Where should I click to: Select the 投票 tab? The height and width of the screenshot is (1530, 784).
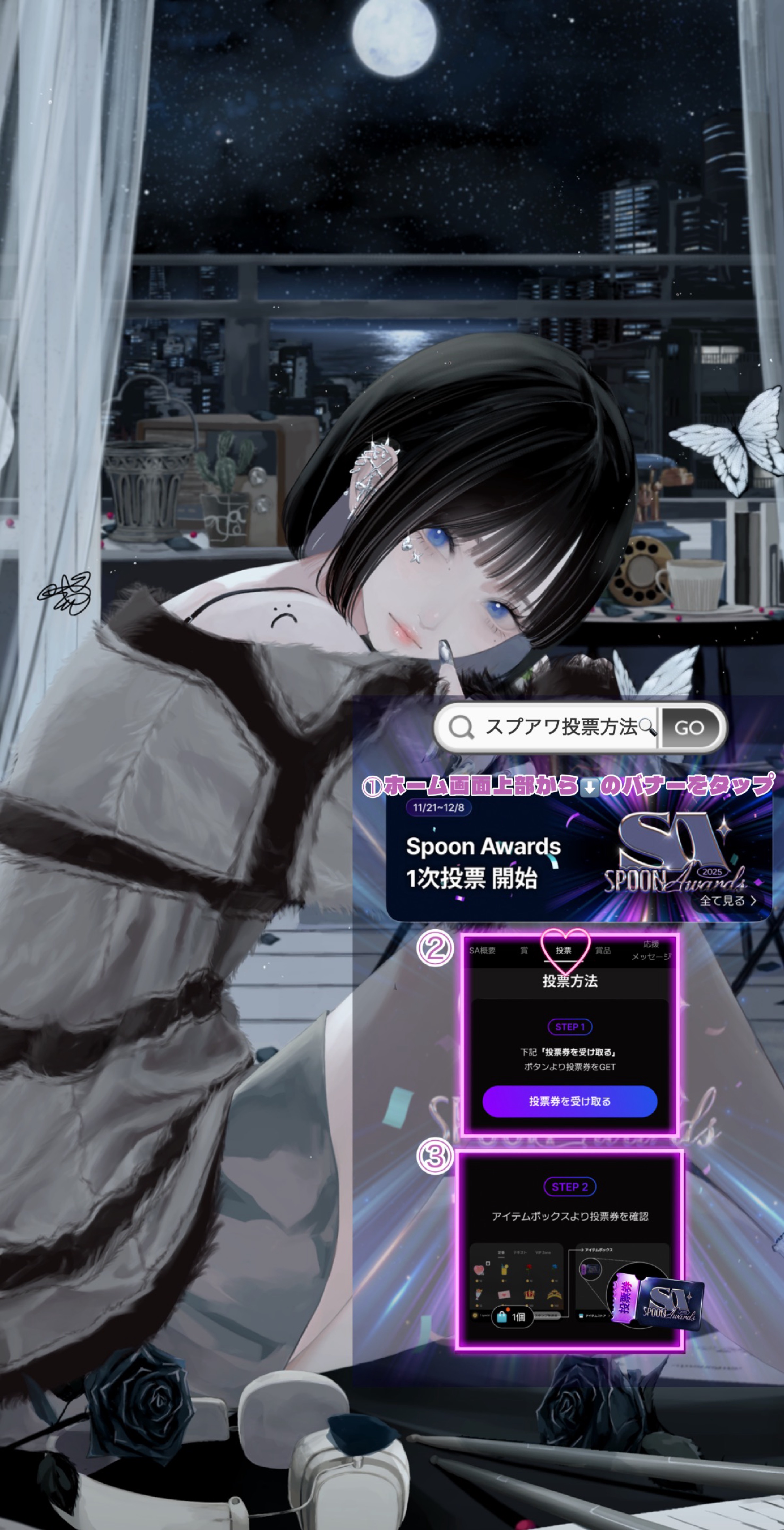click(x=564, y=950)
